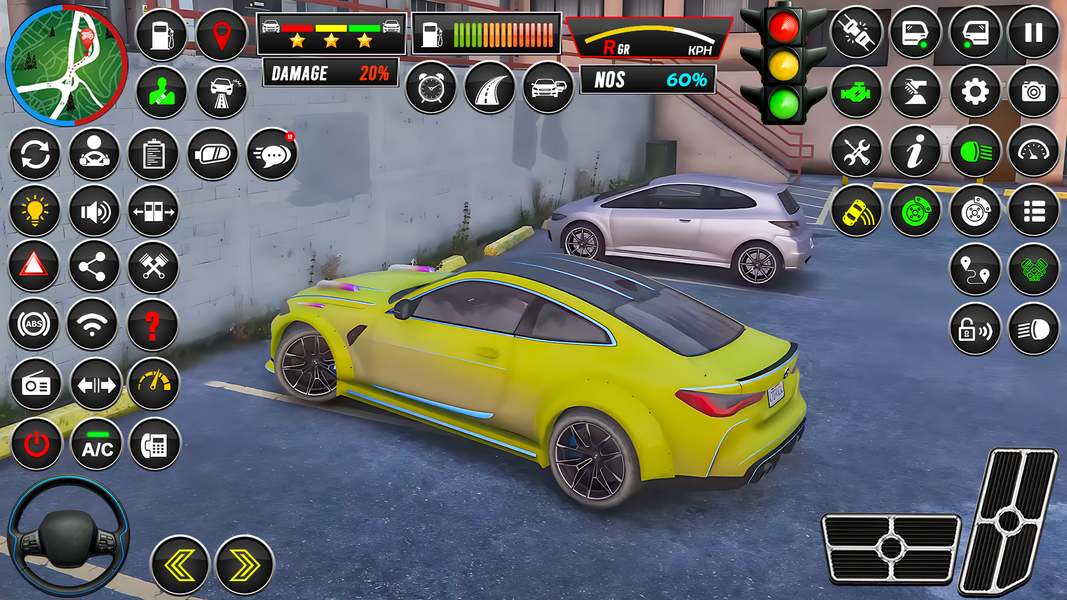Open the share icon
The width and height of the screenshot is (1067, 600).
(x=94, y=266)
